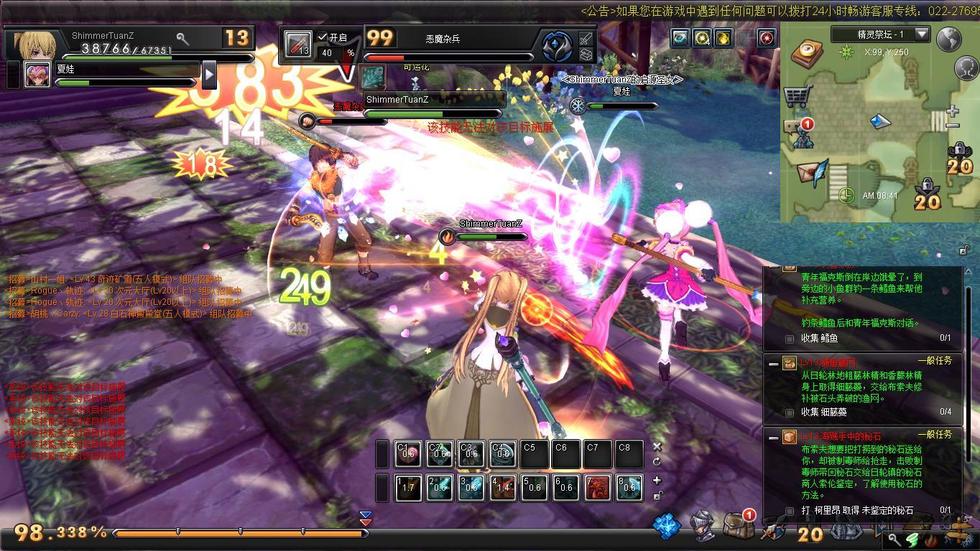Screen dimensions: 980x551
Task: Open the mail envelope with feather icon
Action: (x=810, y=171)
